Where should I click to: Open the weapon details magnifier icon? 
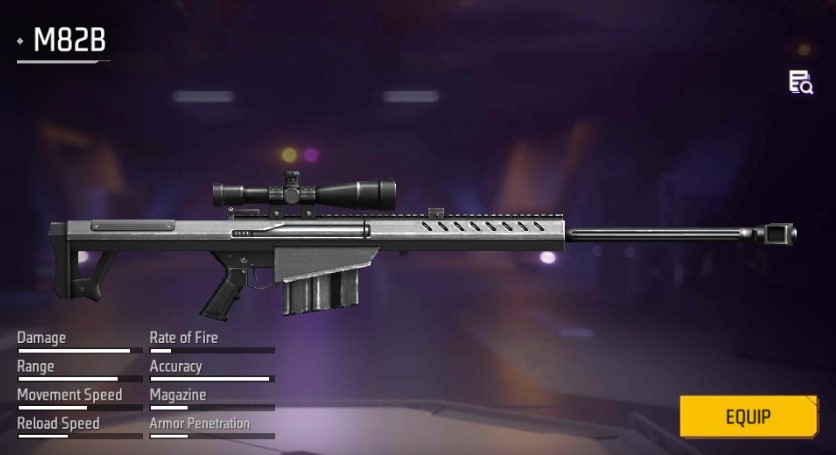pos(800,83)
